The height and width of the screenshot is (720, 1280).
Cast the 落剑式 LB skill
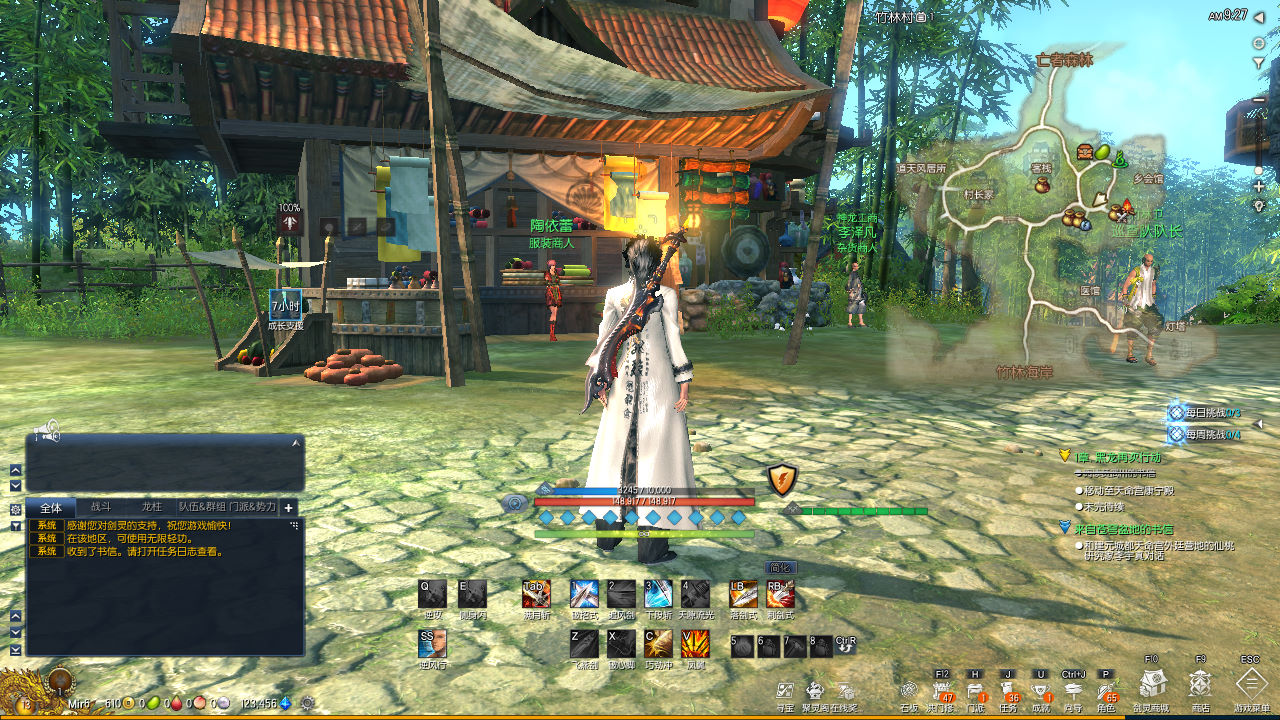point(743,594)
